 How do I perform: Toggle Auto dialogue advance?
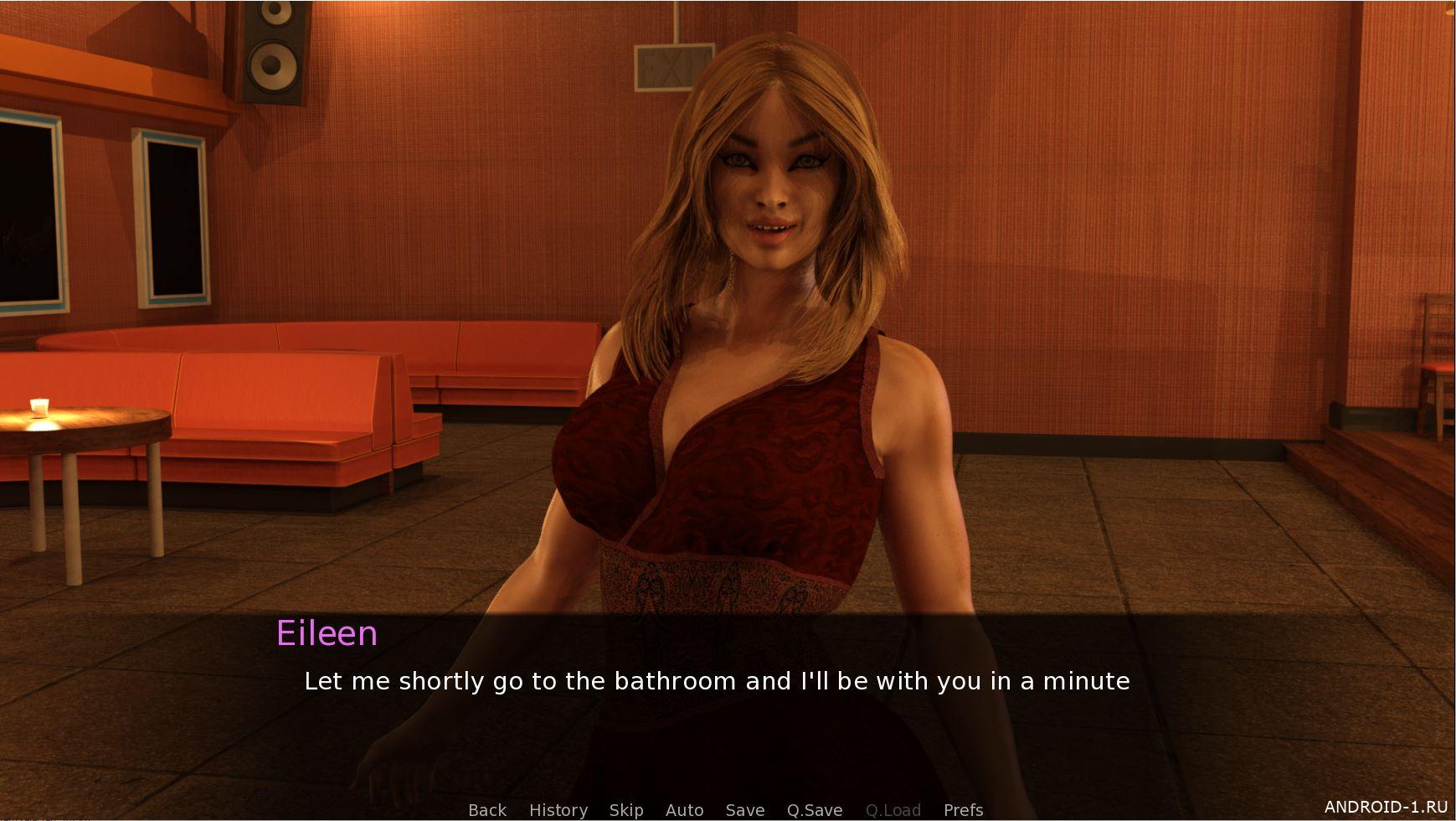pos(684,810)
